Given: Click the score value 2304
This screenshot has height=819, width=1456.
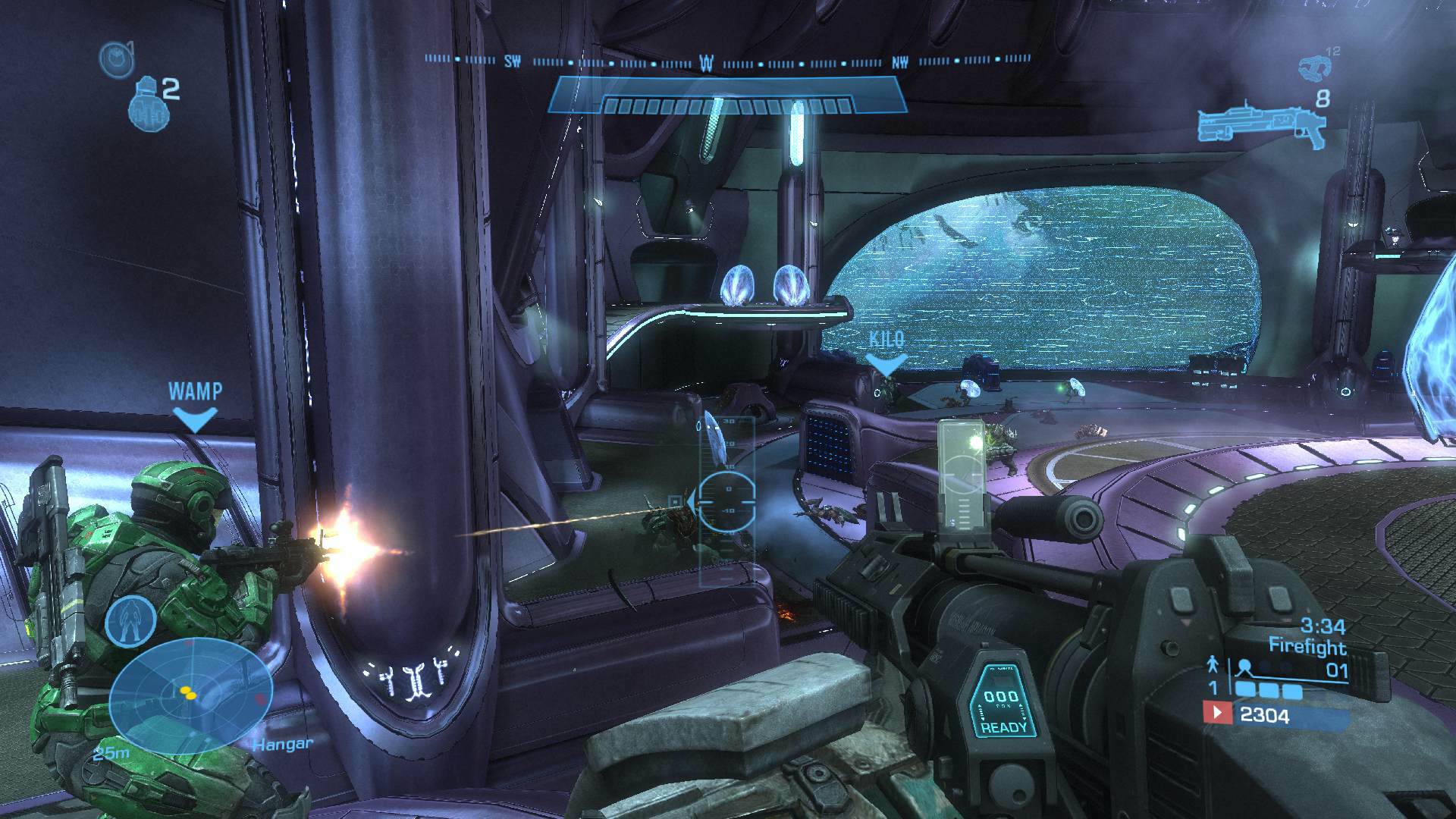Looking at the screenshot, I should click(1265, 715).
